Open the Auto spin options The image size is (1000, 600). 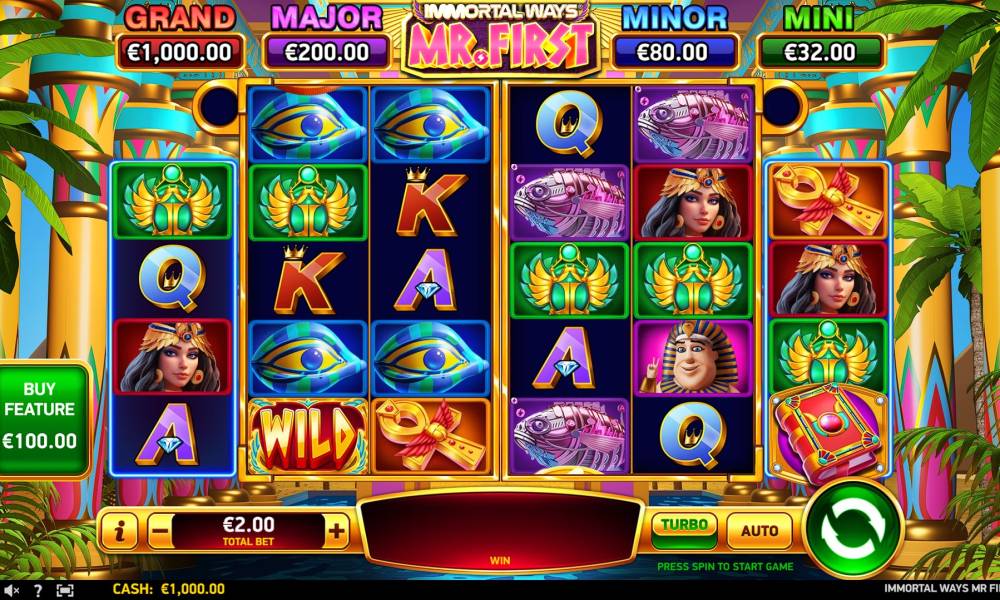759,530
